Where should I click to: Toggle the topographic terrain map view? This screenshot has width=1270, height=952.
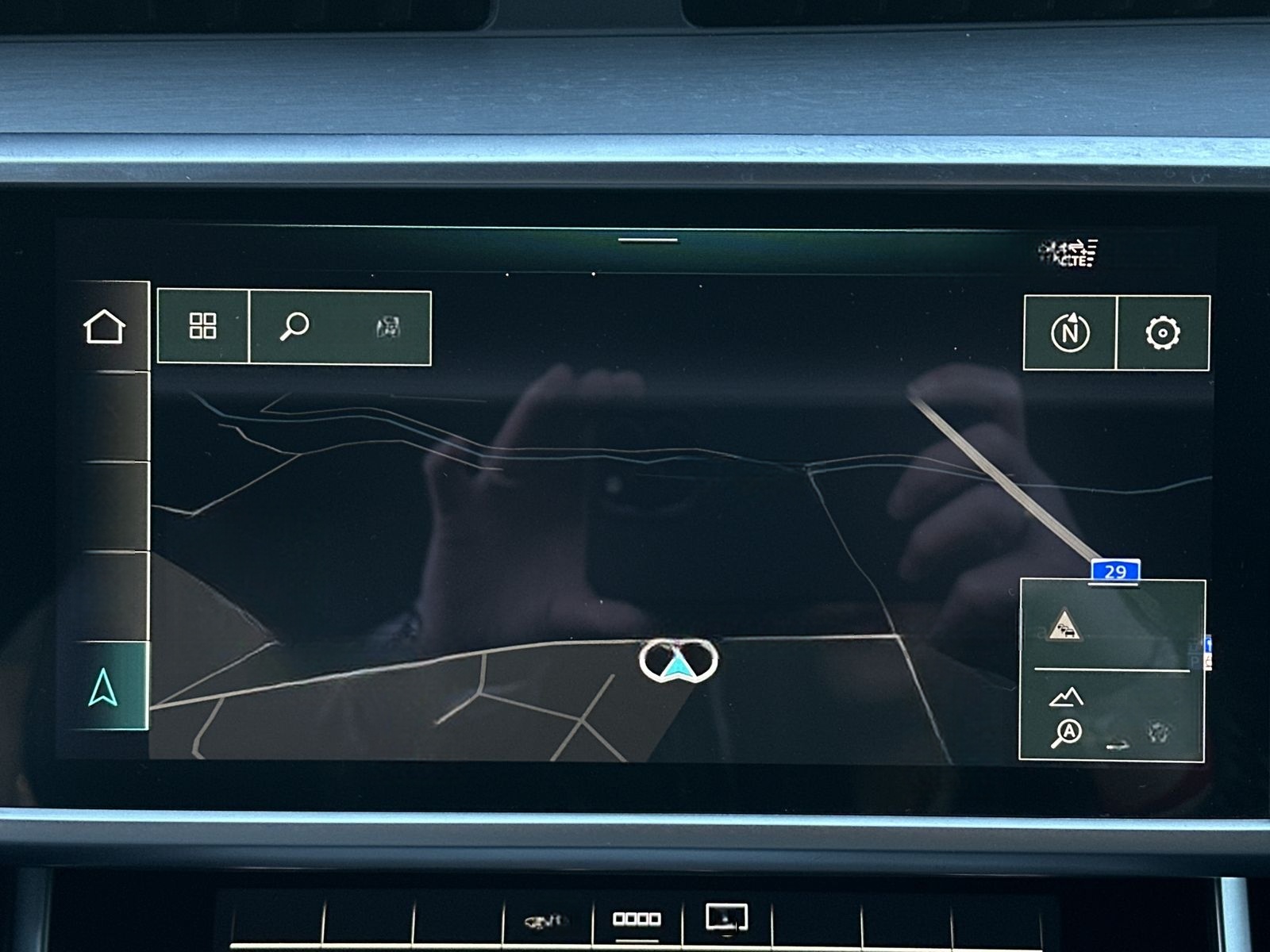click(1067, 698)
